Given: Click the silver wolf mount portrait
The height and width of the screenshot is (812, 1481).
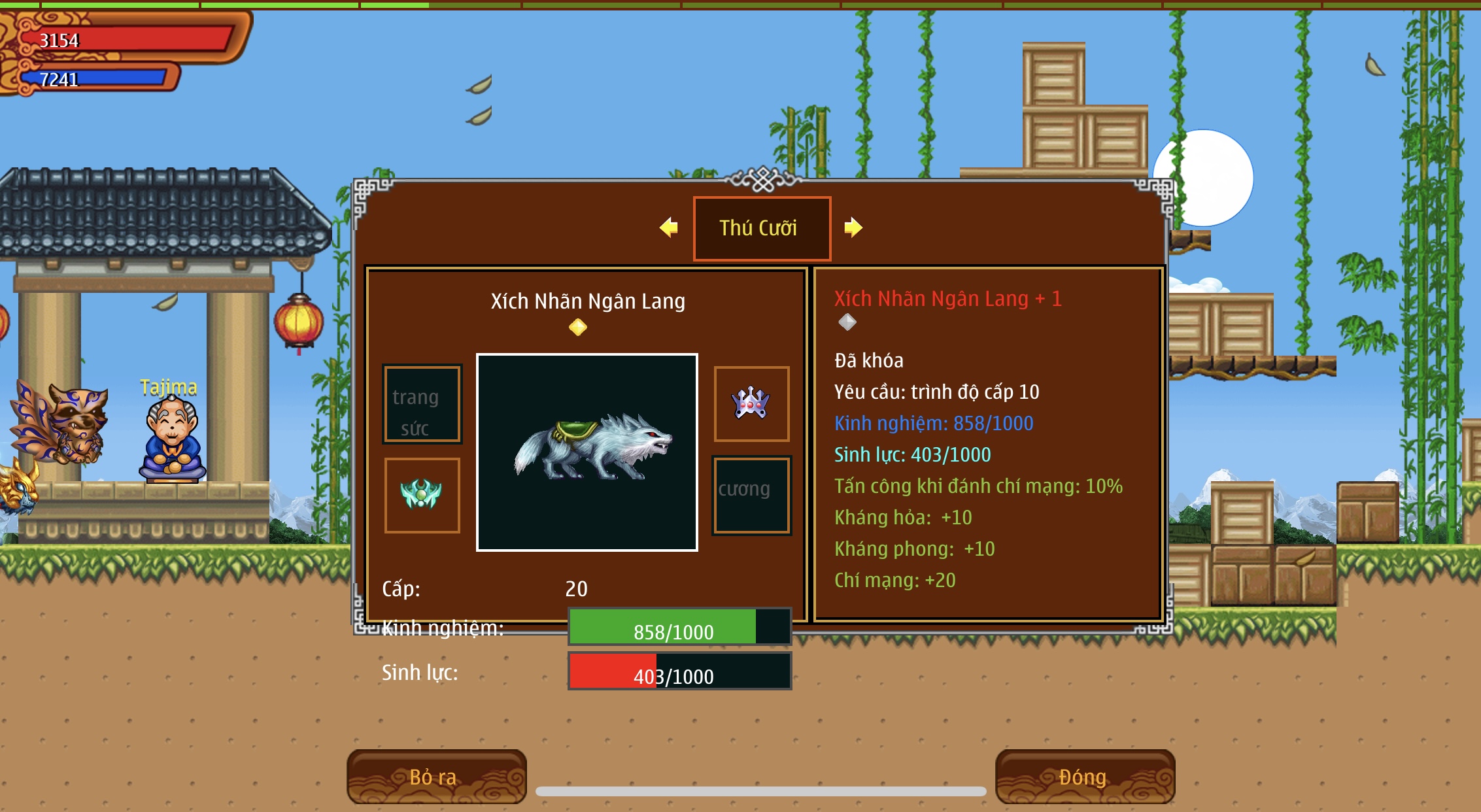Looking at the screenshot, I should [x=587, y=452].
